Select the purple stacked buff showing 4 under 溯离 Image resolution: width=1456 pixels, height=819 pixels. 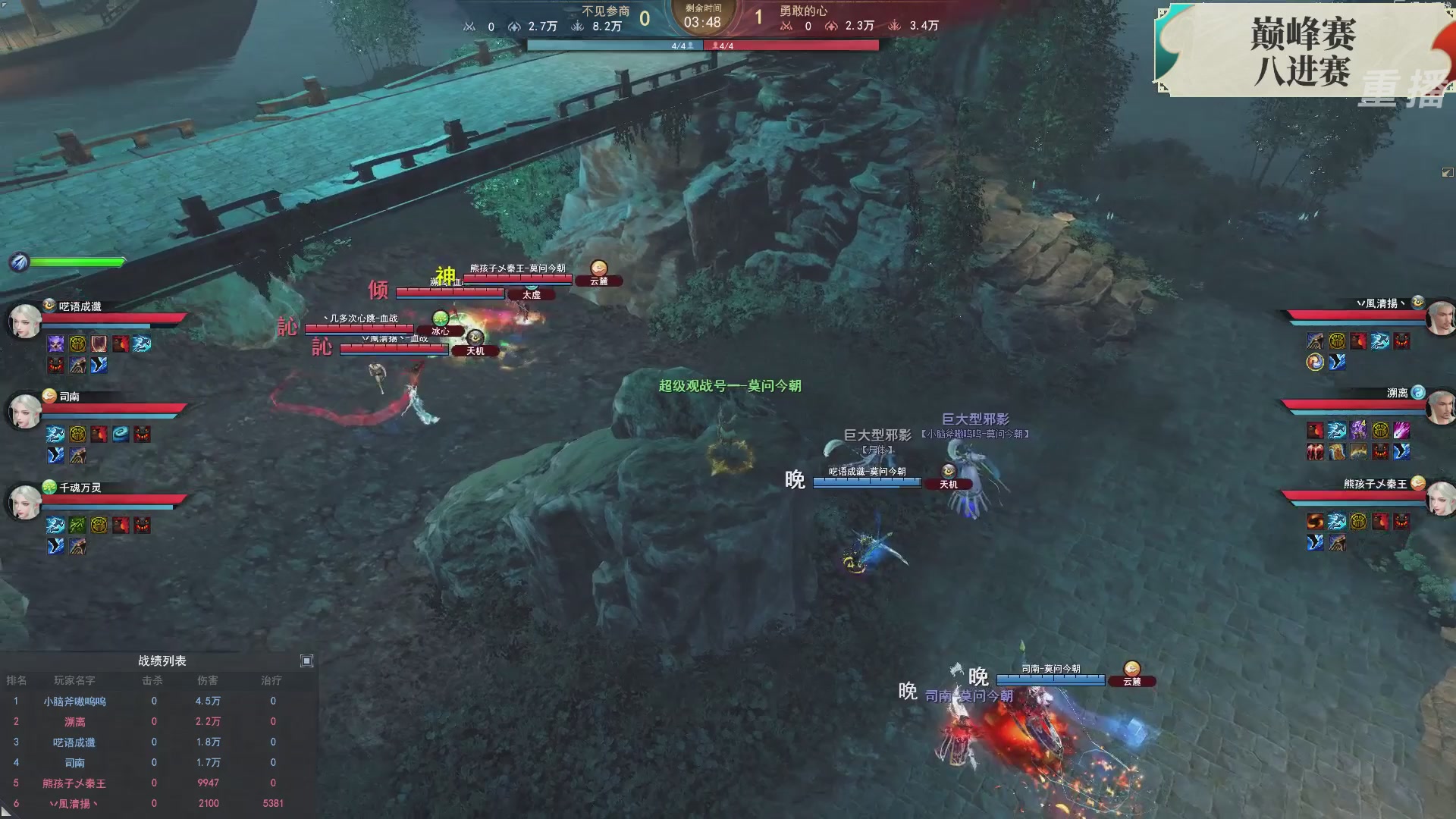(x=1359, y=430)
